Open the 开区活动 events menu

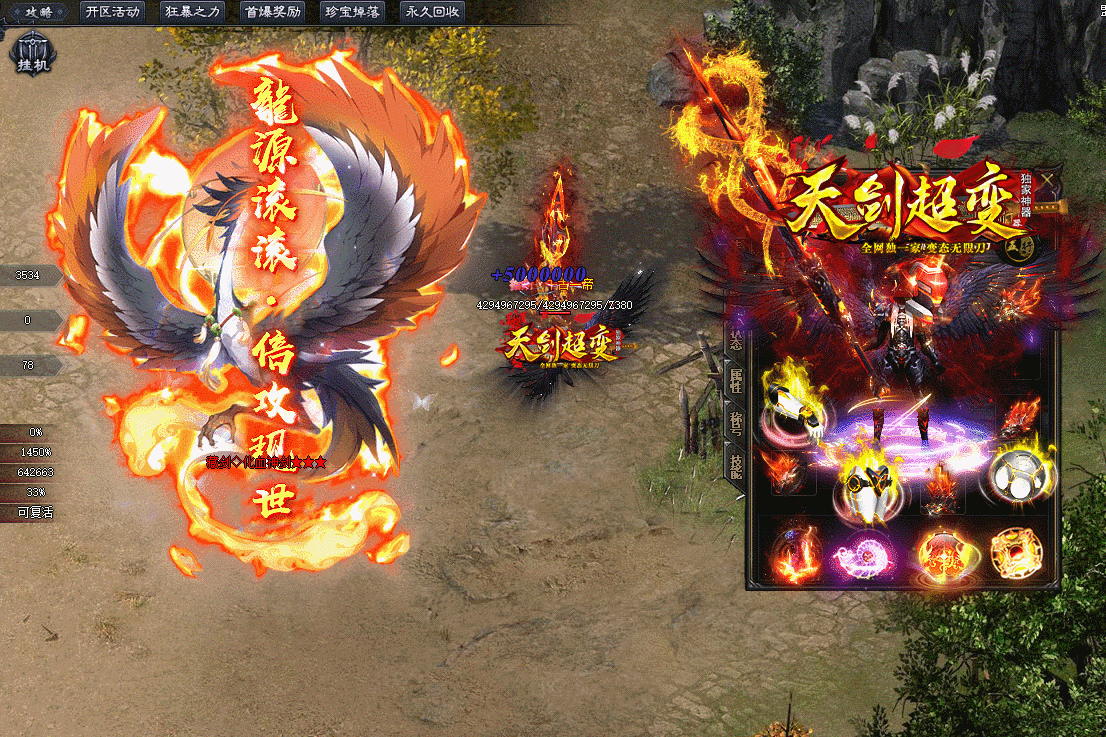coord(112,12)
